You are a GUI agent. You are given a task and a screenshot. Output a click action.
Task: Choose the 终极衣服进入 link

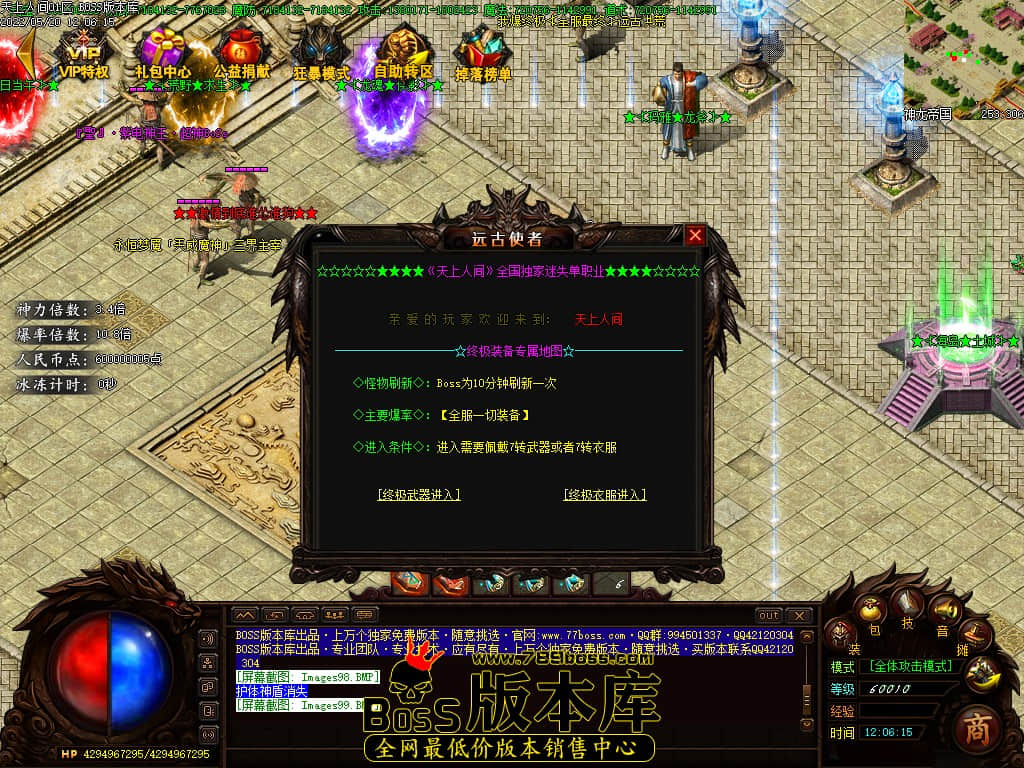tap(605, 495)
